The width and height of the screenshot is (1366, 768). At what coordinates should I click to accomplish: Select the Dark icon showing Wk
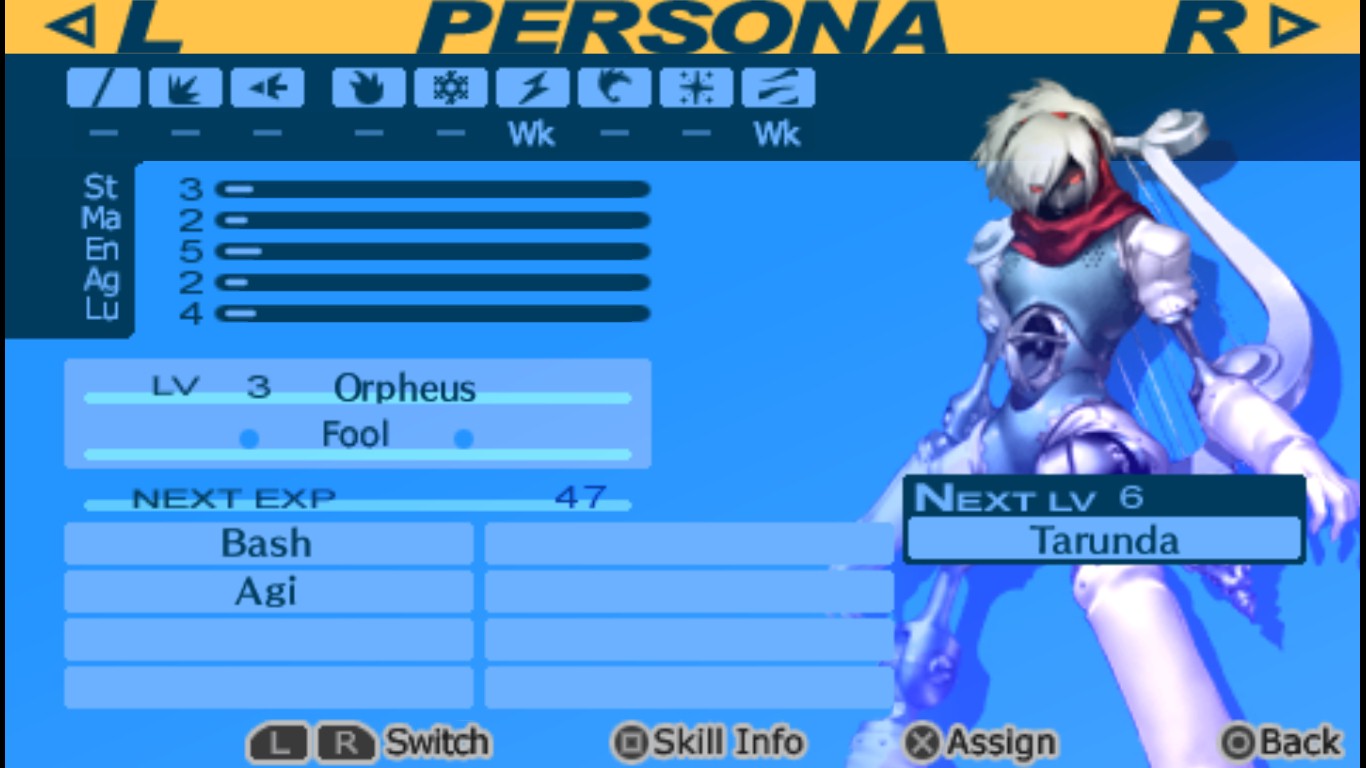[779, 87]
